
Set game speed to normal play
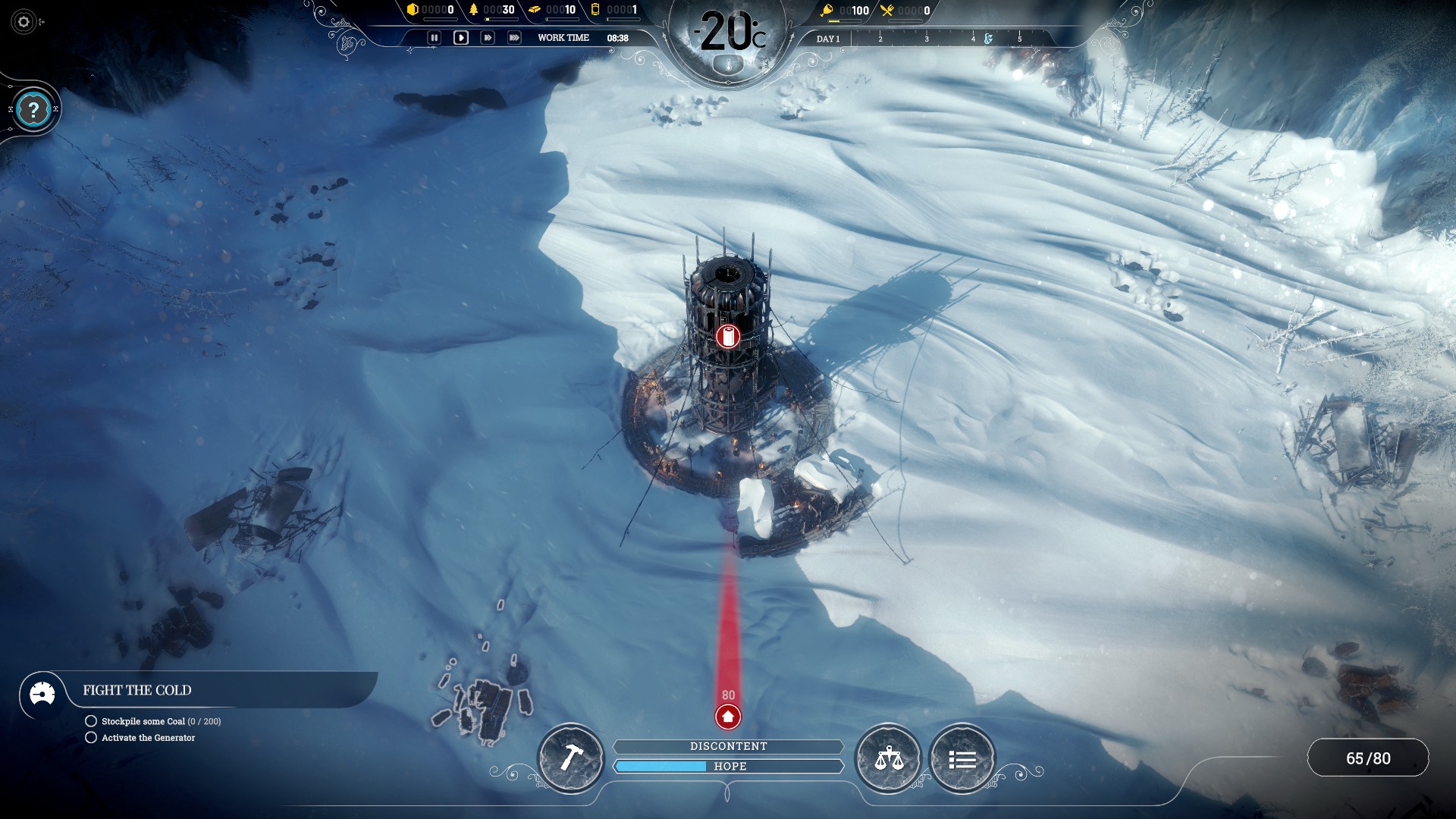coord(460,38)
